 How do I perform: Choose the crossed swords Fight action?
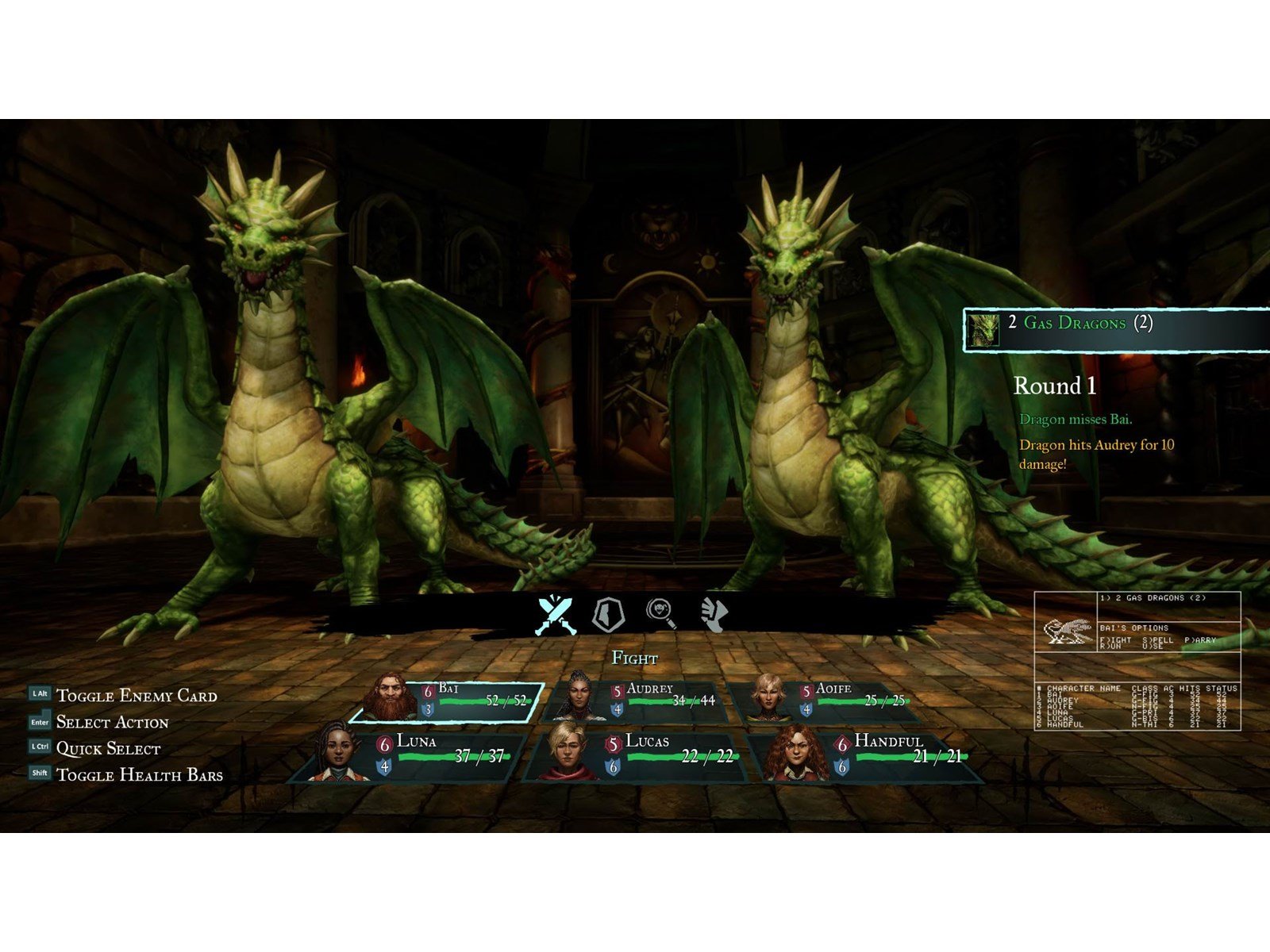pyautogui.click(x=556, y=615)
